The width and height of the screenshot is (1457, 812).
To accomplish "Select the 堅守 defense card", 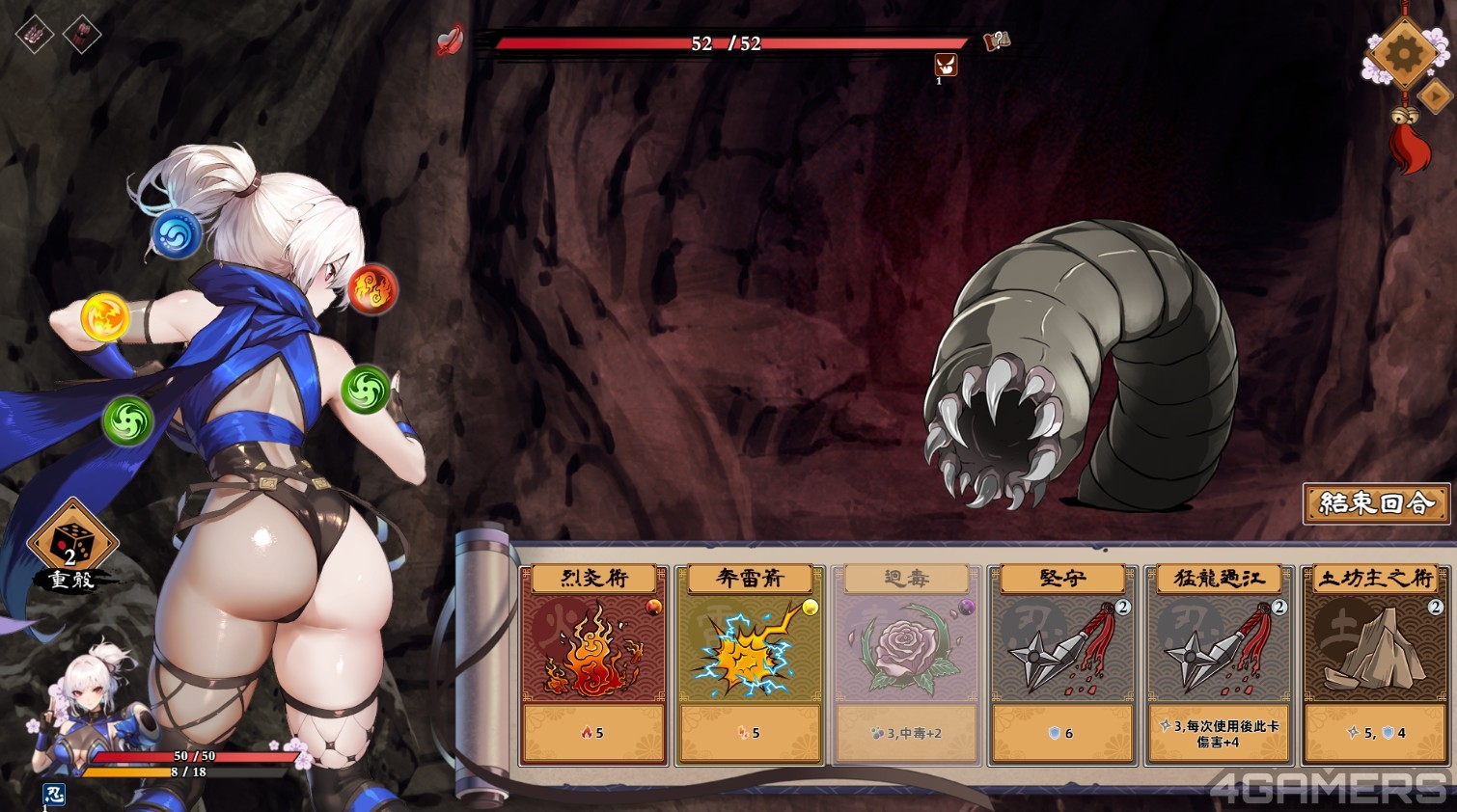I will point(1062,664).
